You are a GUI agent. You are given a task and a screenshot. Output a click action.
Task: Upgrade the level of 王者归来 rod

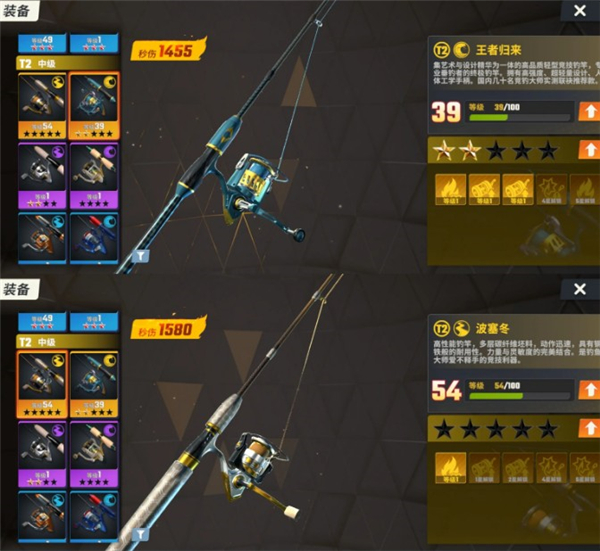pyautogui.click(x=589, y=111)
